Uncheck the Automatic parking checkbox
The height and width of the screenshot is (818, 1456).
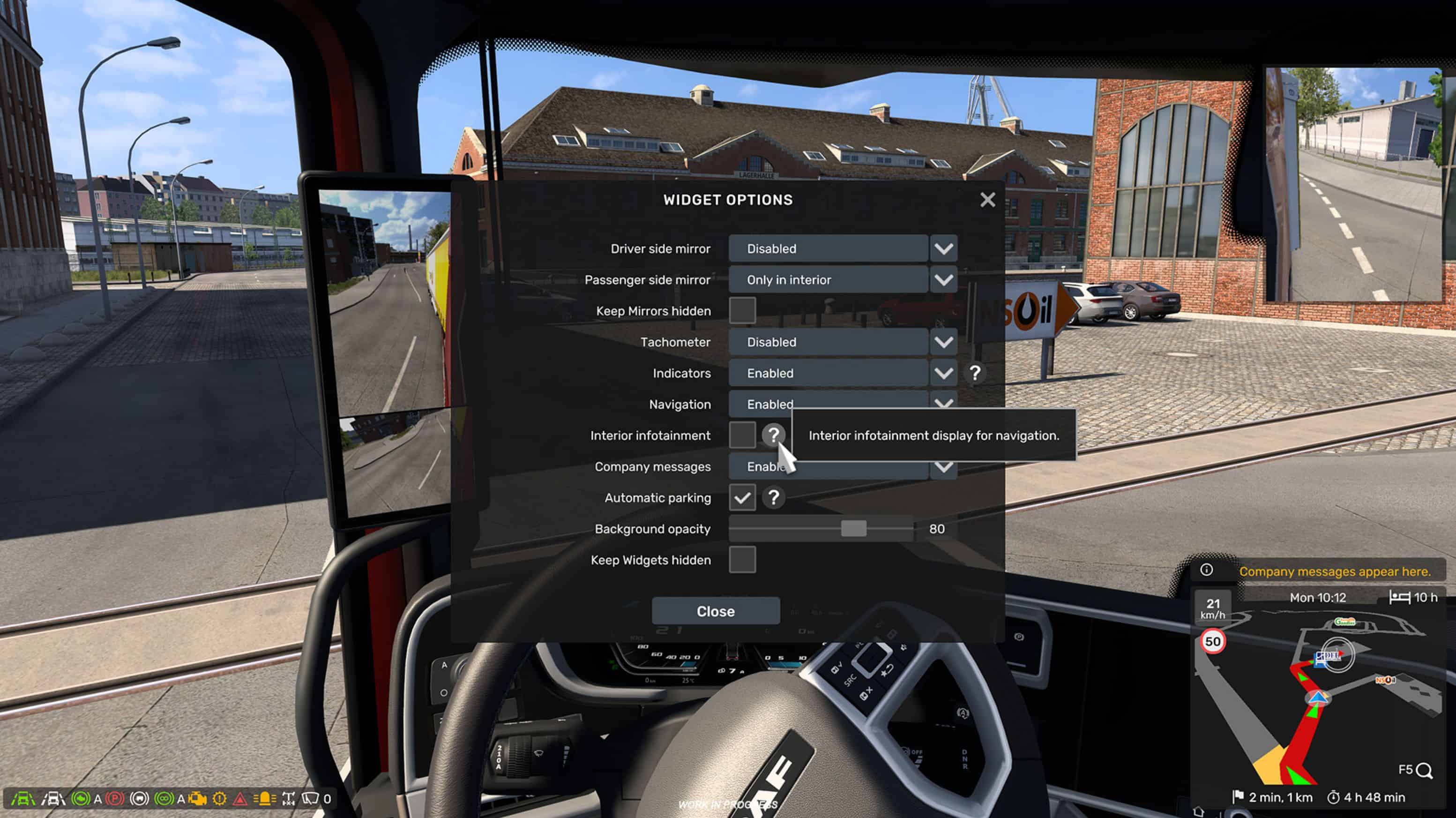[x=743, y=498]
